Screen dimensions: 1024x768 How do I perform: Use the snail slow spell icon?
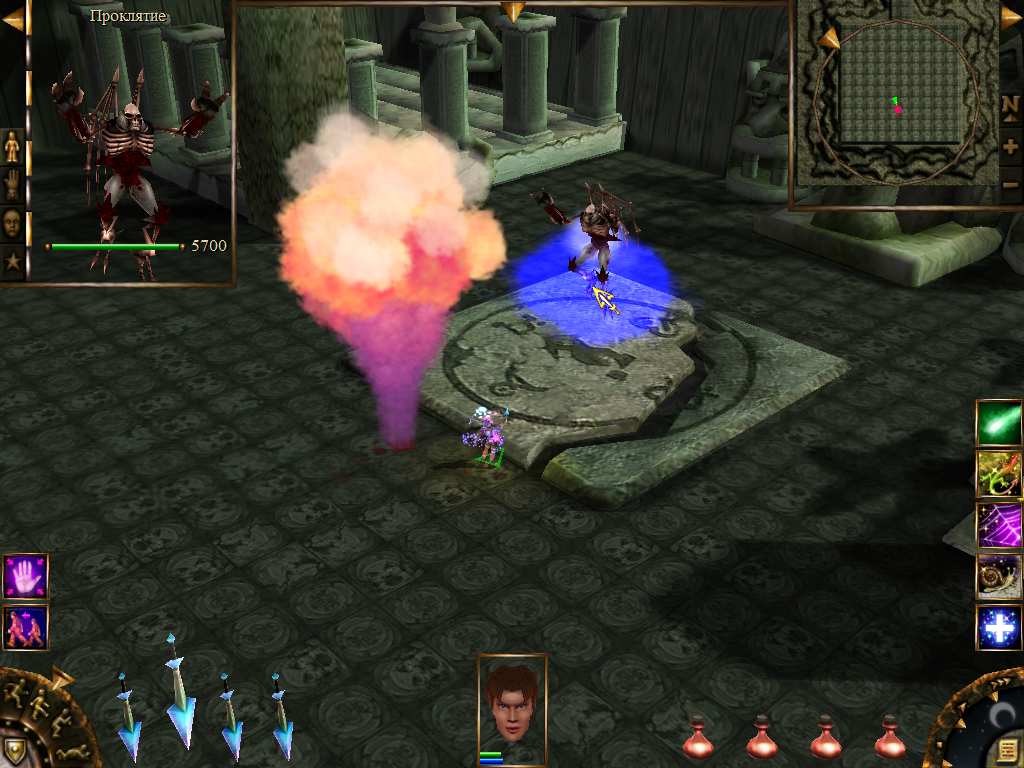pos(999,577)
